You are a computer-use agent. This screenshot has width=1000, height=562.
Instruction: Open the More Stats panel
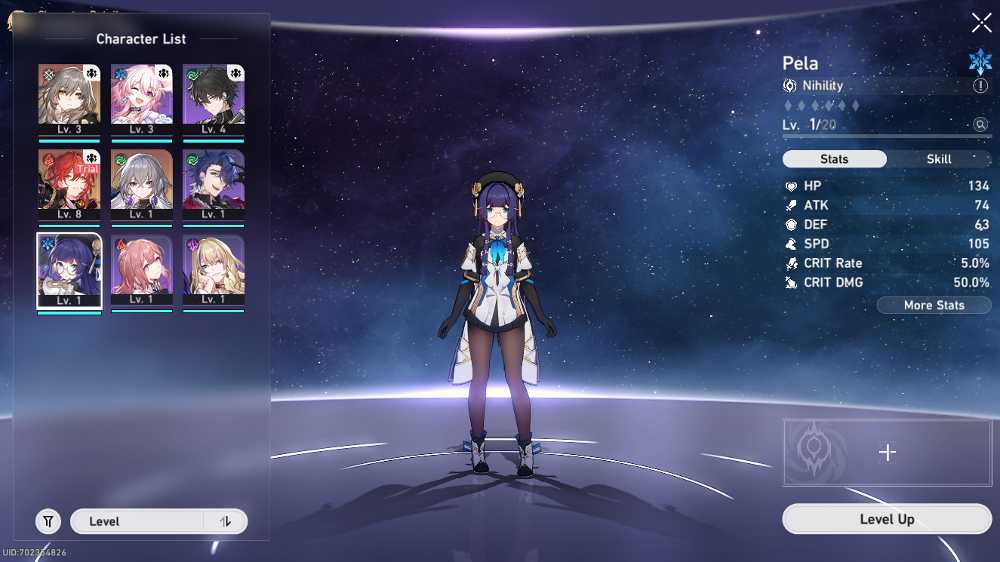934,305
